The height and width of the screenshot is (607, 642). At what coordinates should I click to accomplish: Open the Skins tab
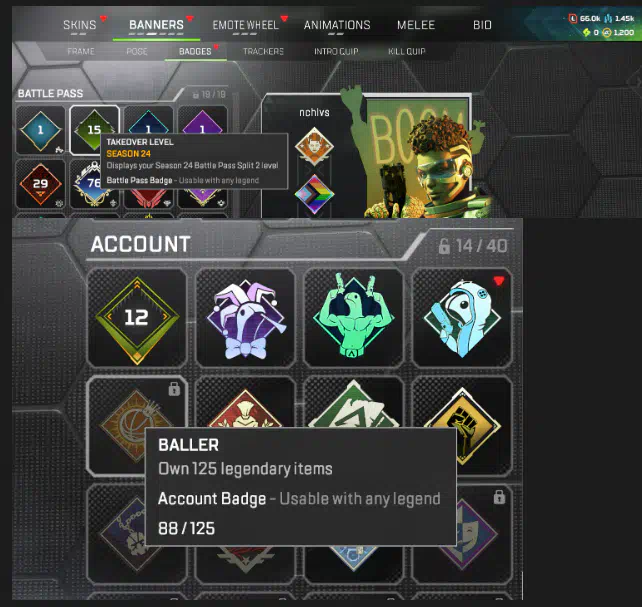[x=79, y=25]
